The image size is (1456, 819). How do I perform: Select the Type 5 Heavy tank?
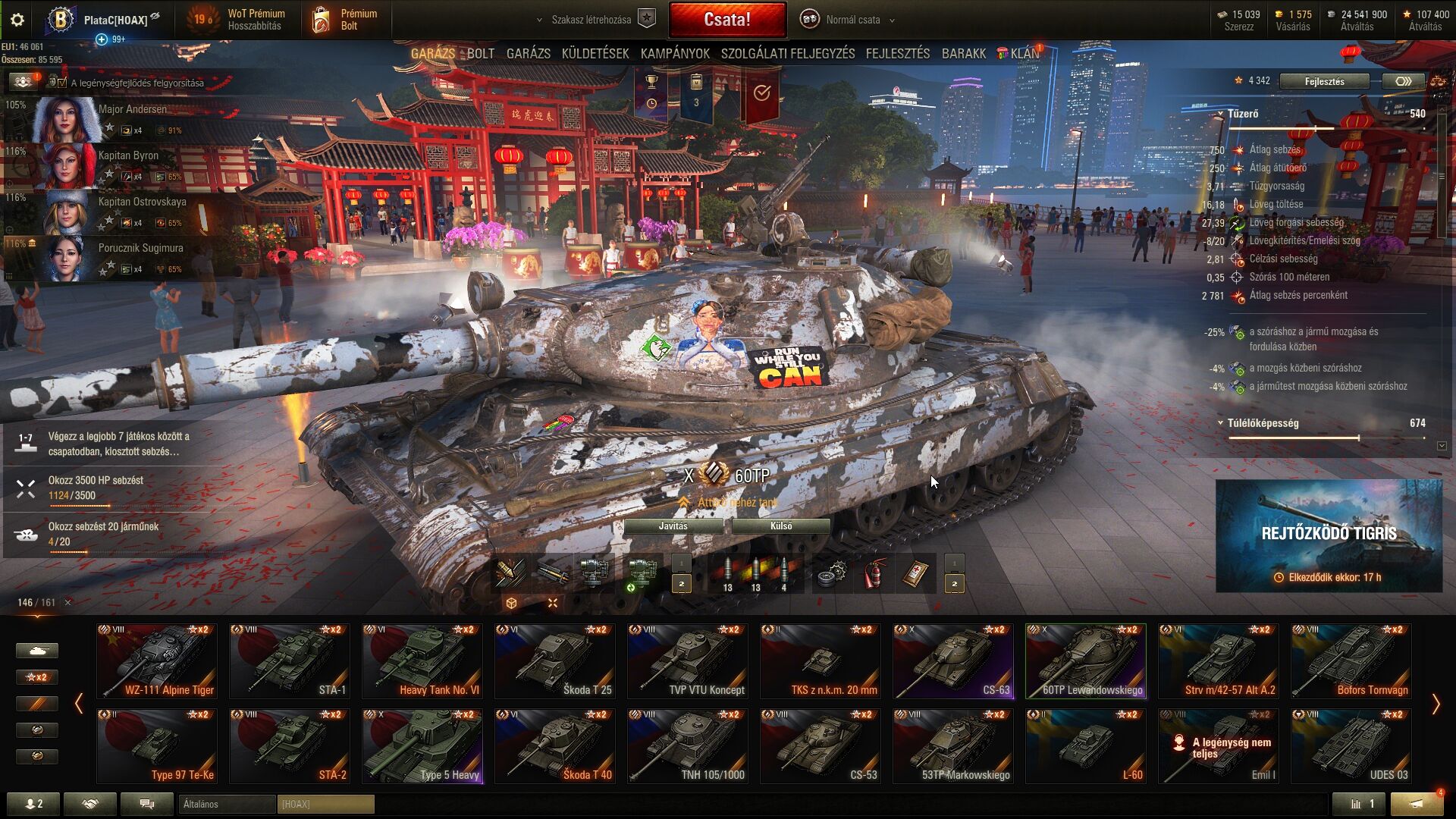(422, 745)
